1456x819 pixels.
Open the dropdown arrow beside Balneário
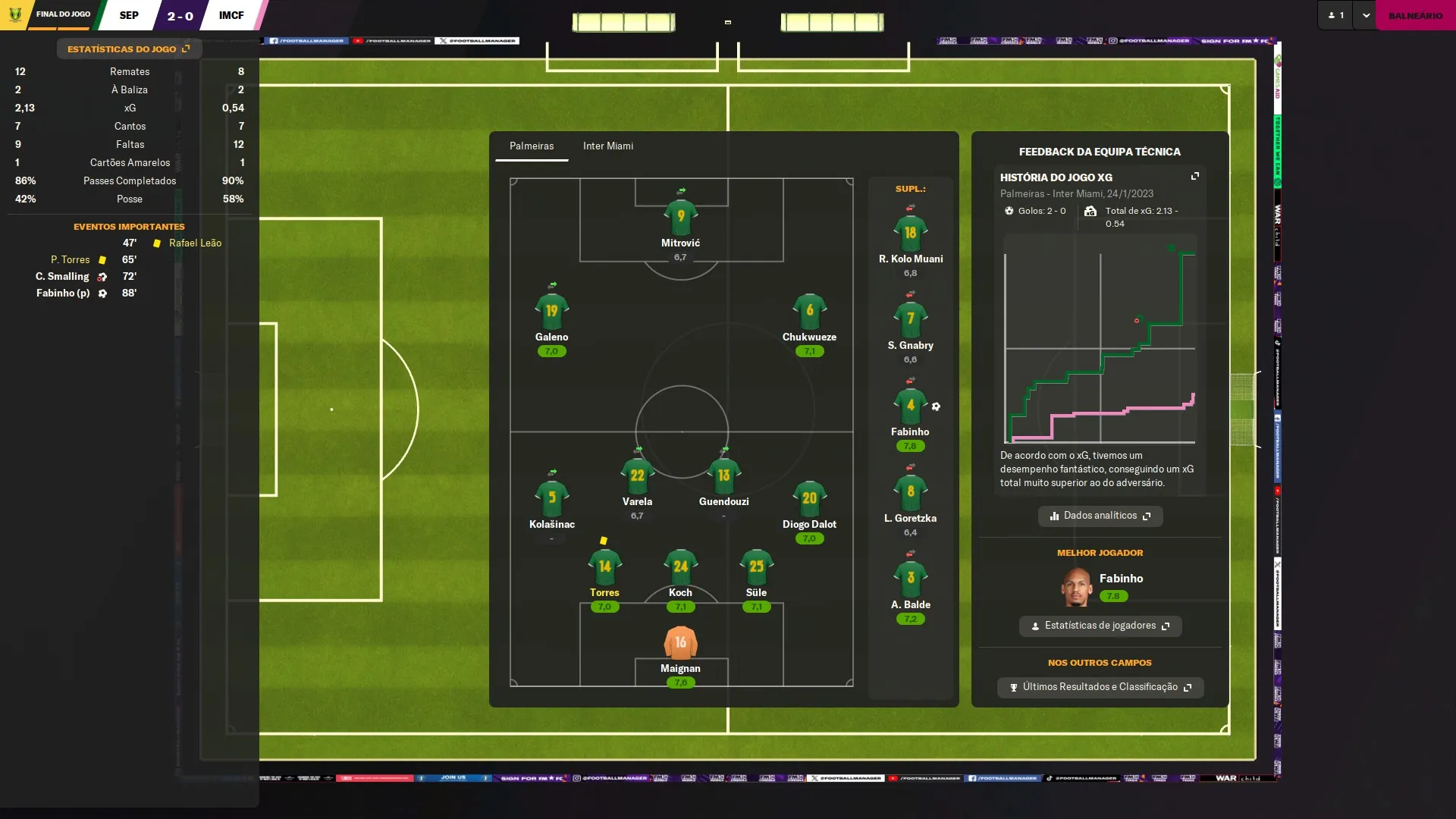coord(1366,15)
